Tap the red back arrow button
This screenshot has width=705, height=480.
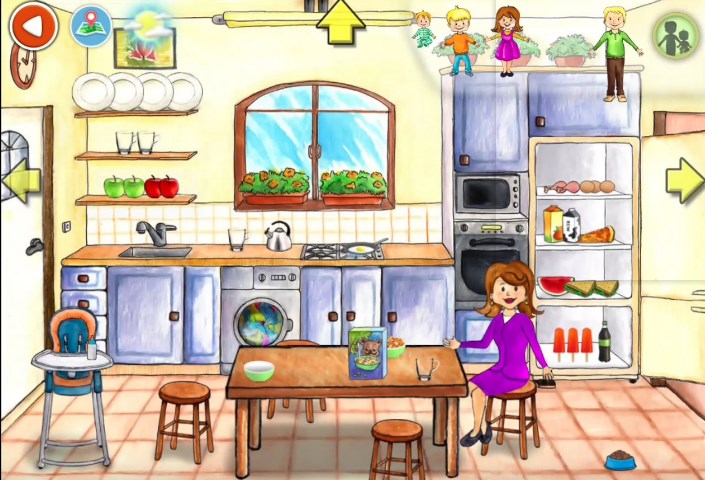[x=34, y=27]
